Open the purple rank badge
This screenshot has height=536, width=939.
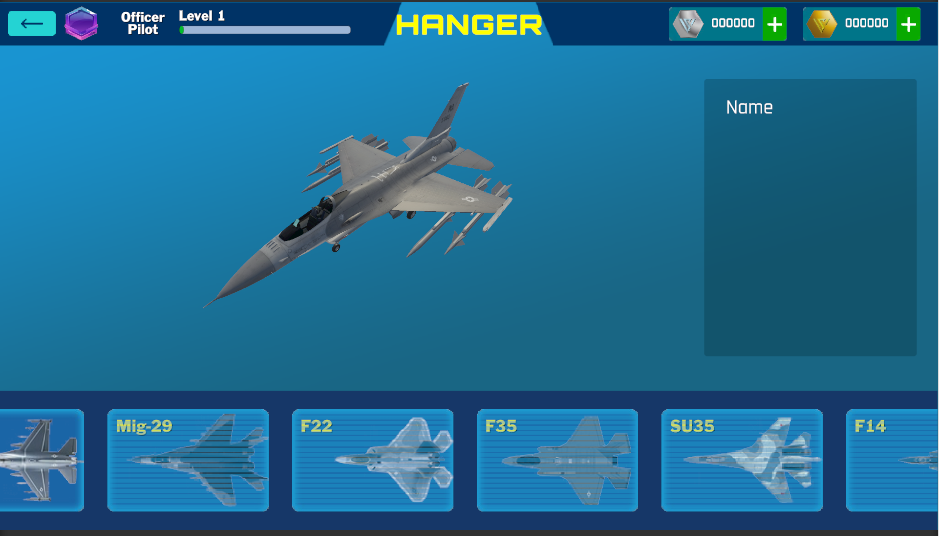point(81,23)
